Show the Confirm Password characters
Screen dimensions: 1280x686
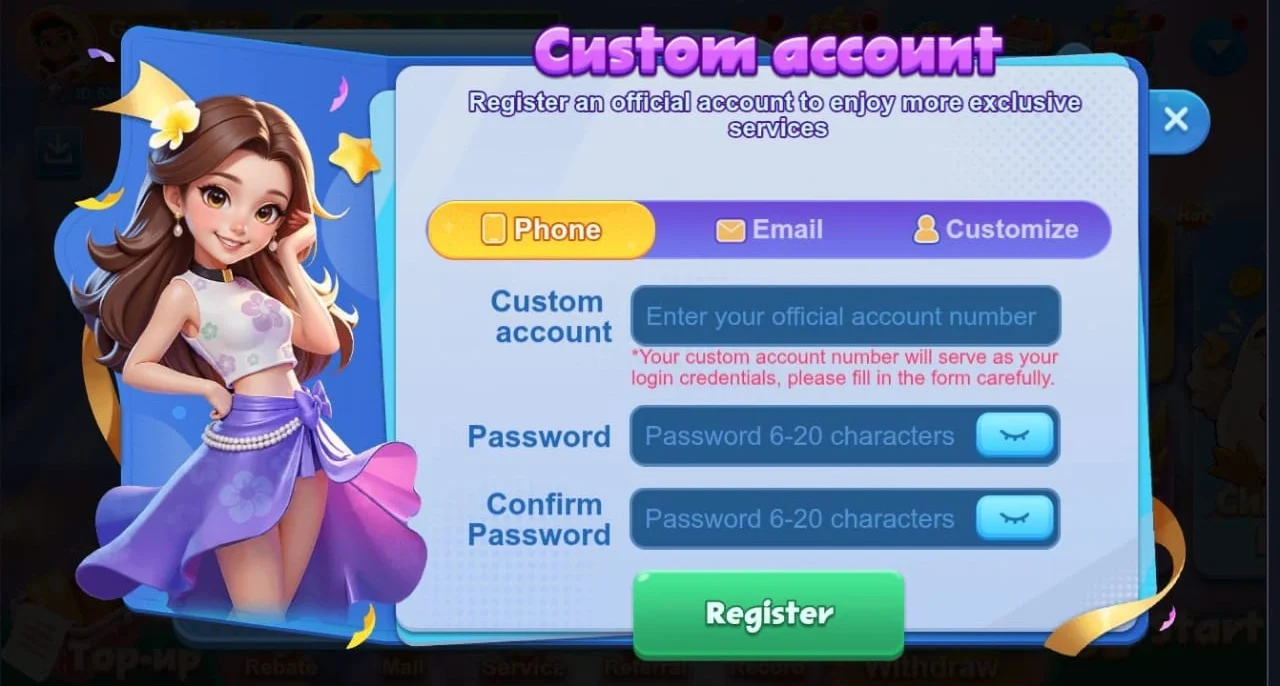pos(1014,519)
